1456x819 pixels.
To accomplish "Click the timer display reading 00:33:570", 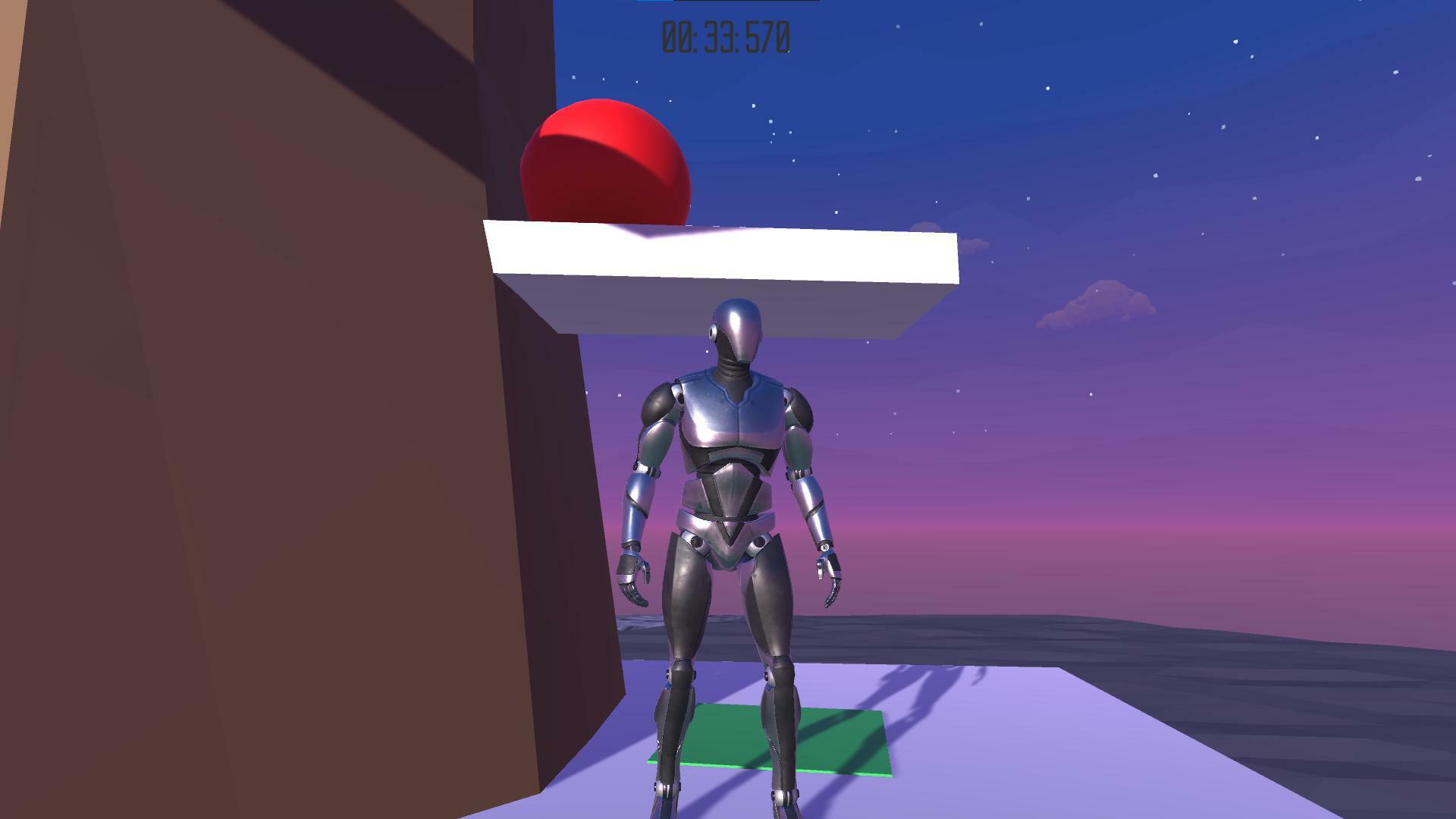I will click(724, 33).
